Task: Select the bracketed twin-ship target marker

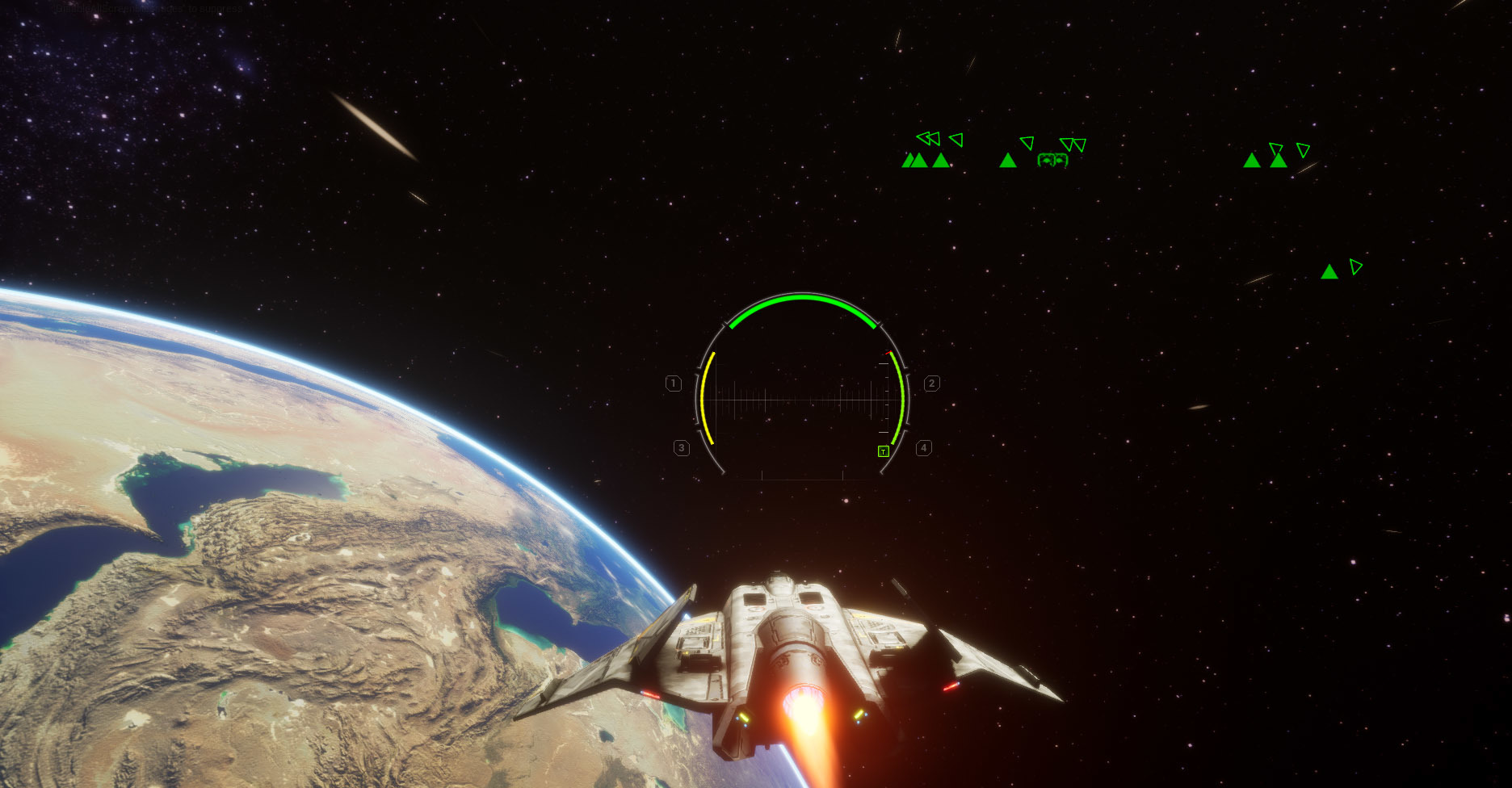Action: tap(1052, 160)
